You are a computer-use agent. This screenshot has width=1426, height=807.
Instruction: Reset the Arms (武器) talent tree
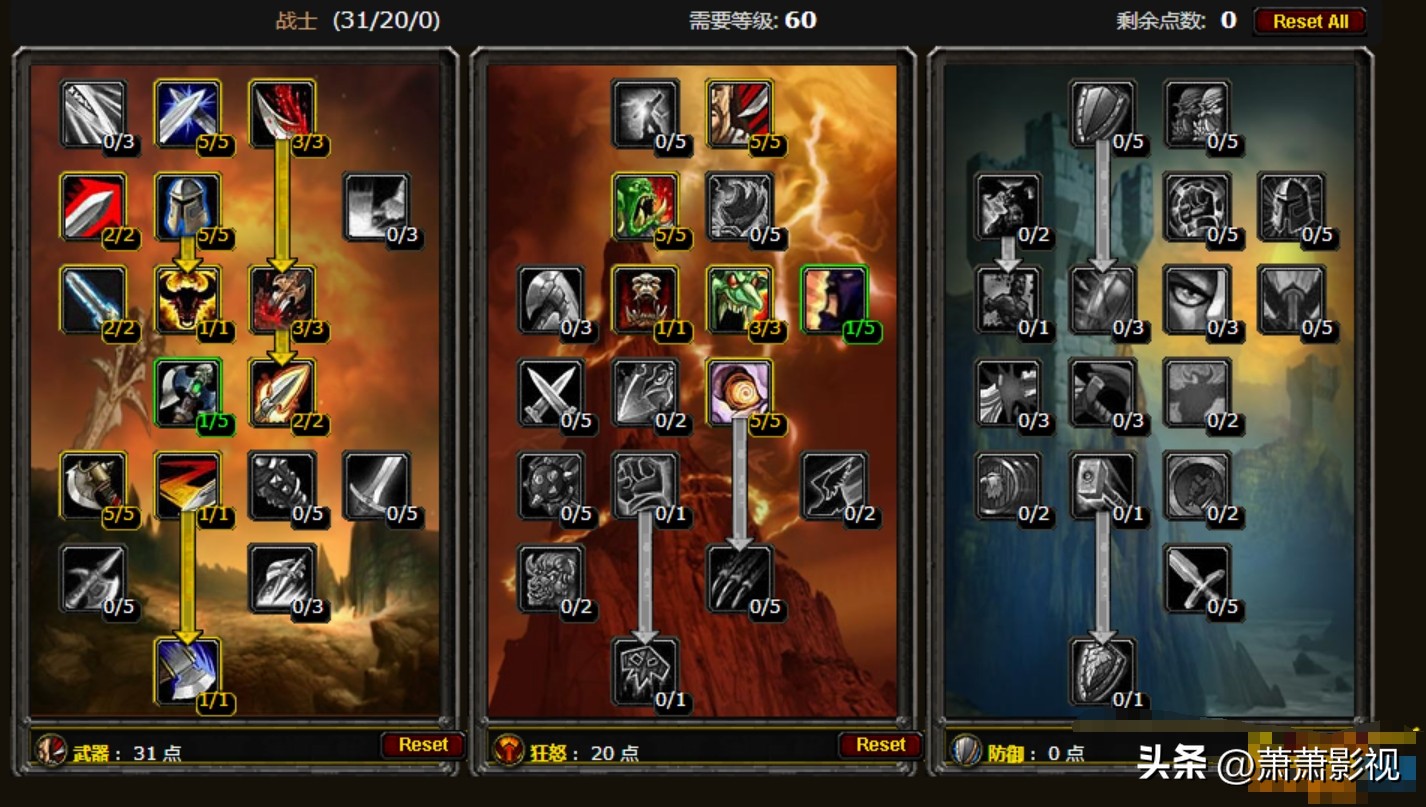click(x=422, y=745)
